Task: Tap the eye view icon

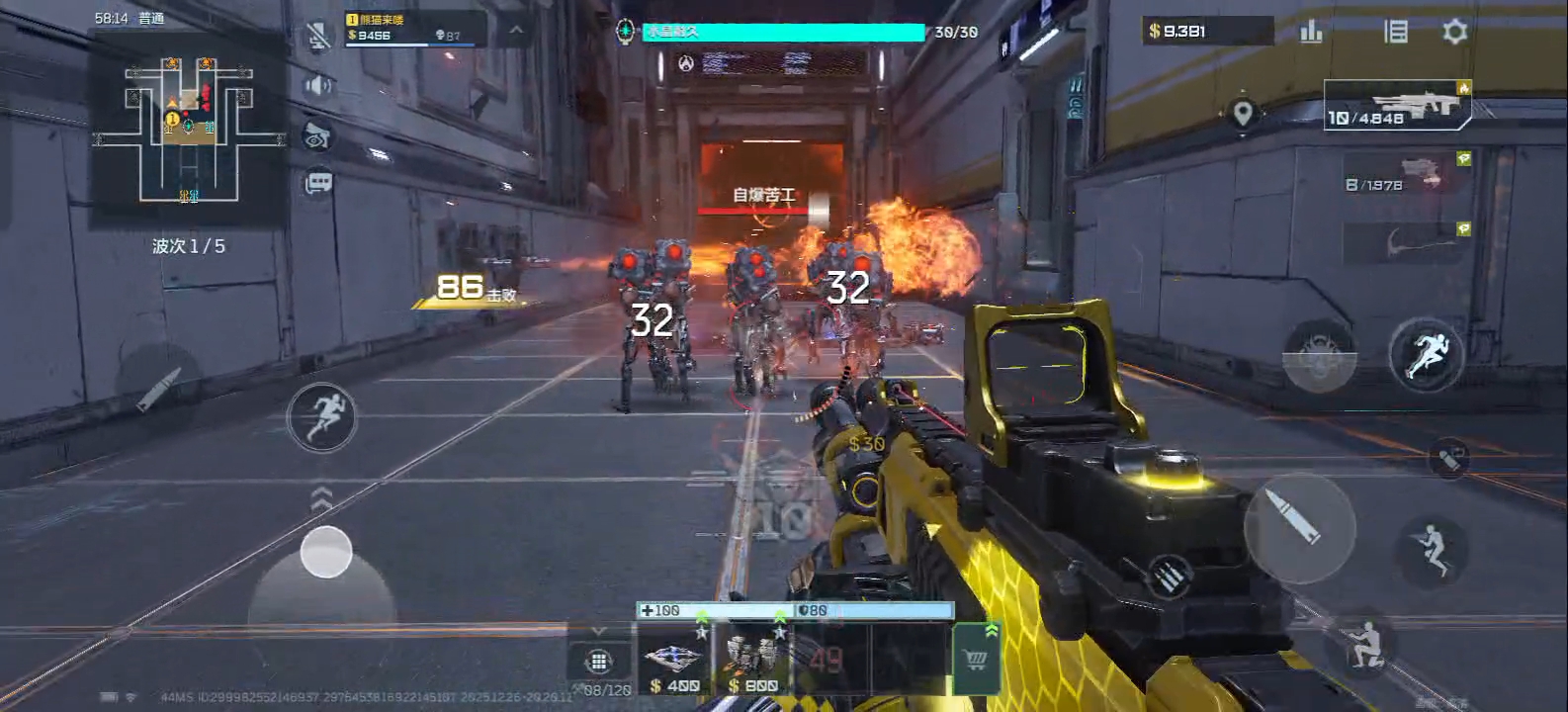Action: point(318,136)
